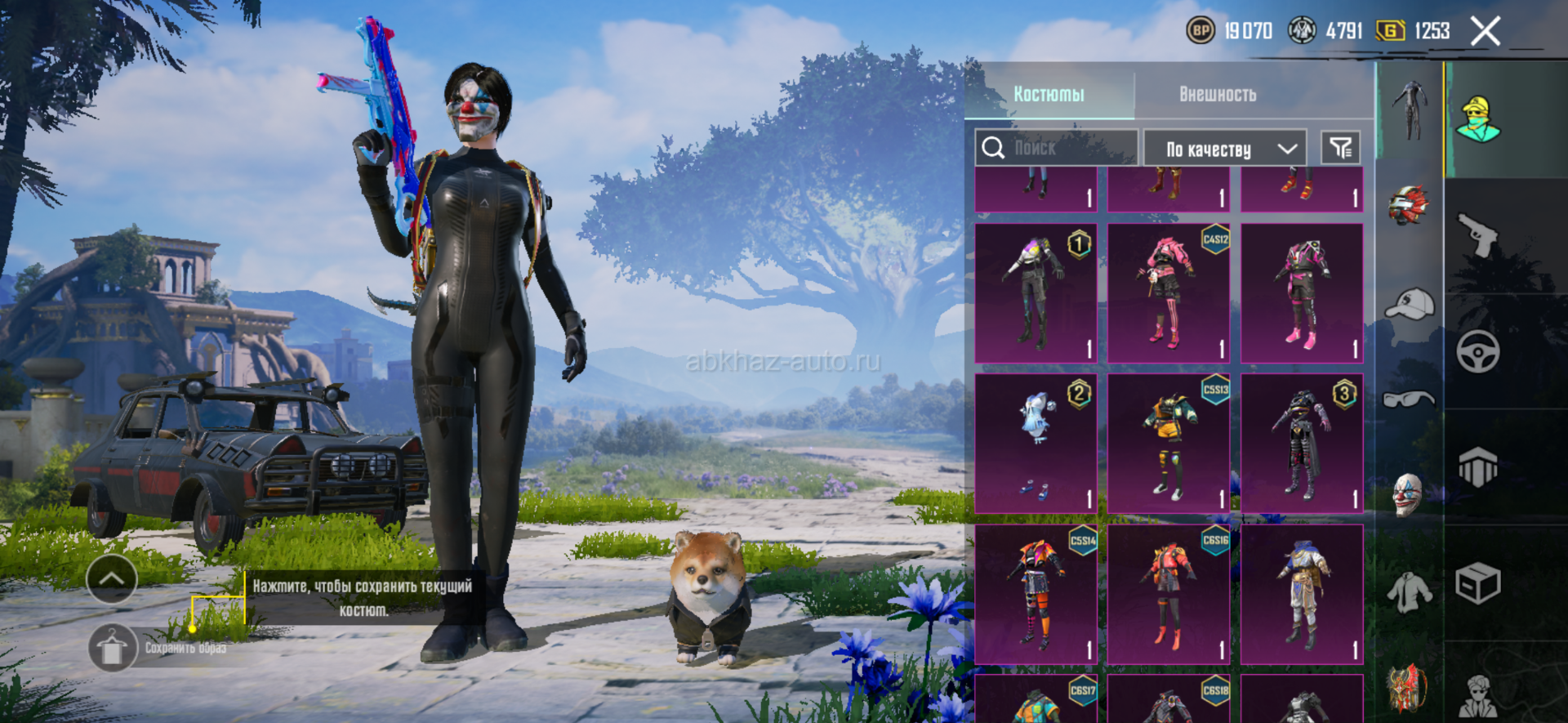Choose the red jacket C6S16 outfit
This screenshot has width=1568, height=723.
click(x=1169, y=594)
